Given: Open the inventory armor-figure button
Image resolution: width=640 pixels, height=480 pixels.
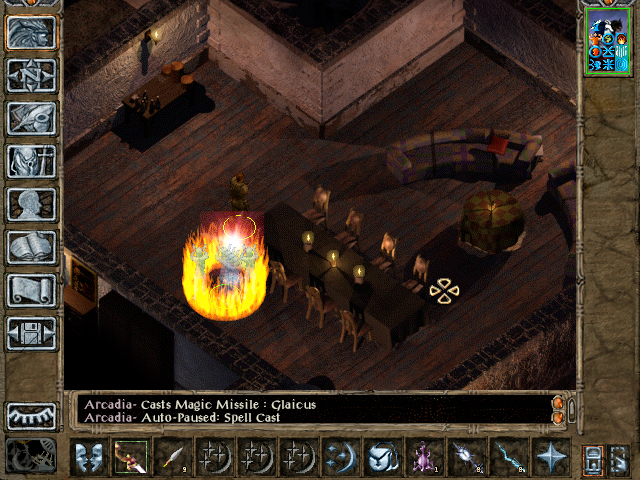Looking at the screenshot, I should pyautogui.click(x=31, y=161).
